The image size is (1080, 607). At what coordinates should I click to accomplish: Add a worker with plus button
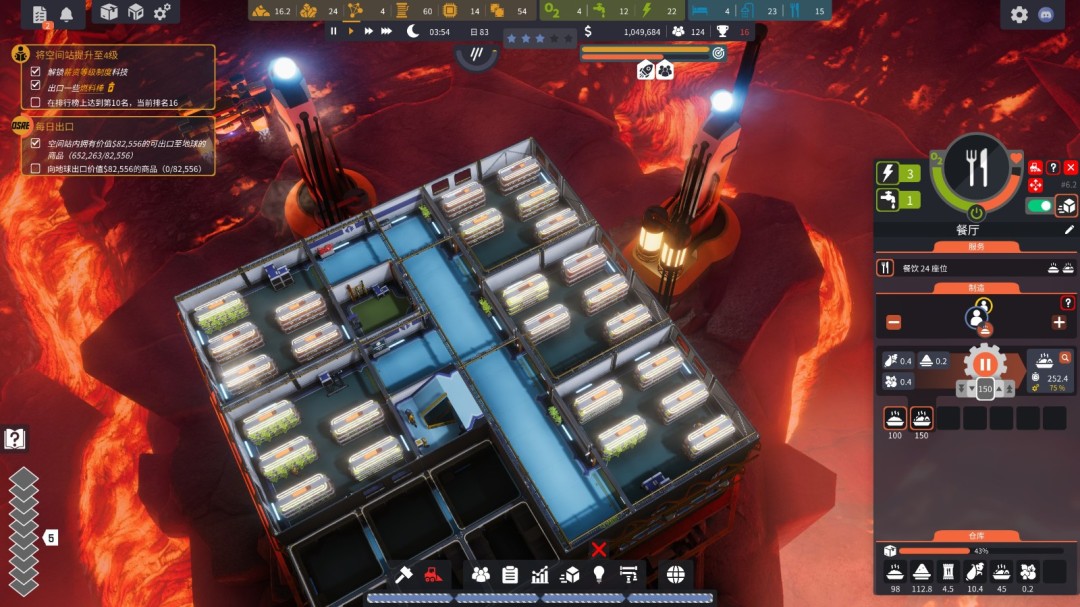[1058, 322]
